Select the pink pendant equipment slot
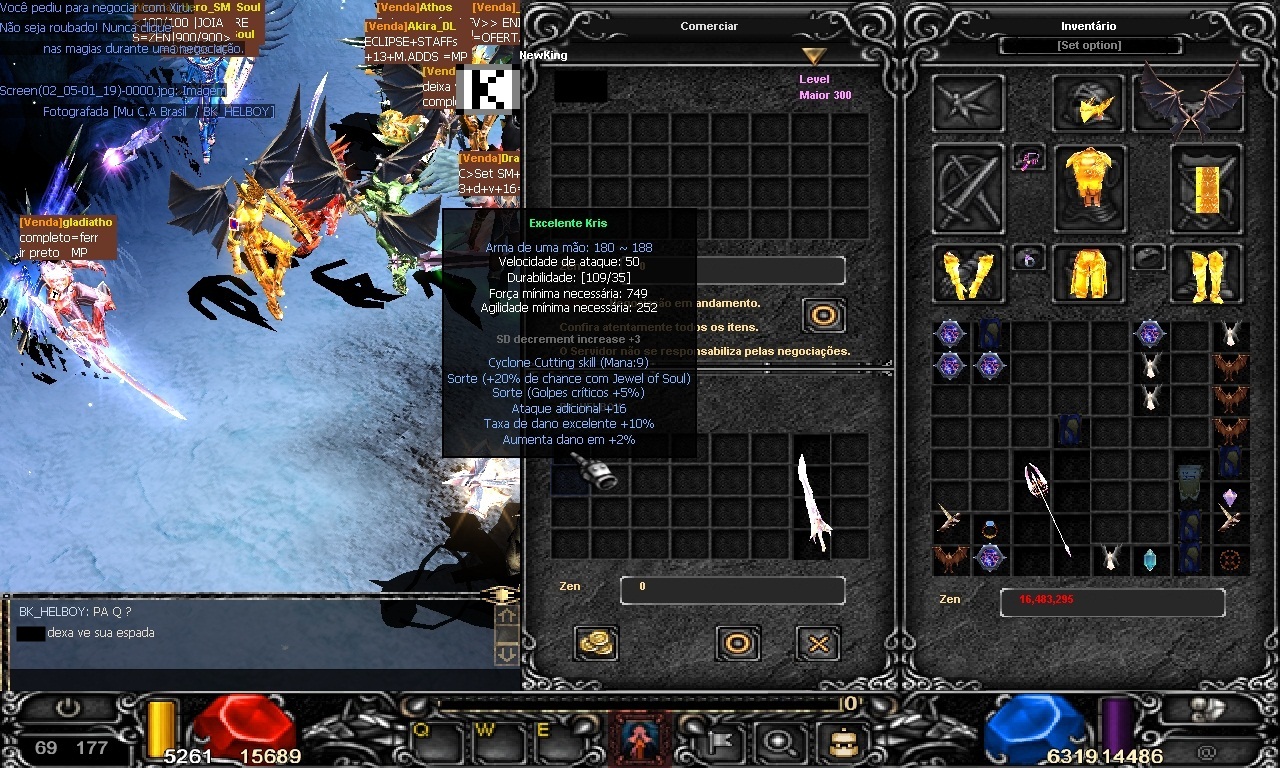This screenshot has width=1280, height=768. coord(1028,157)
